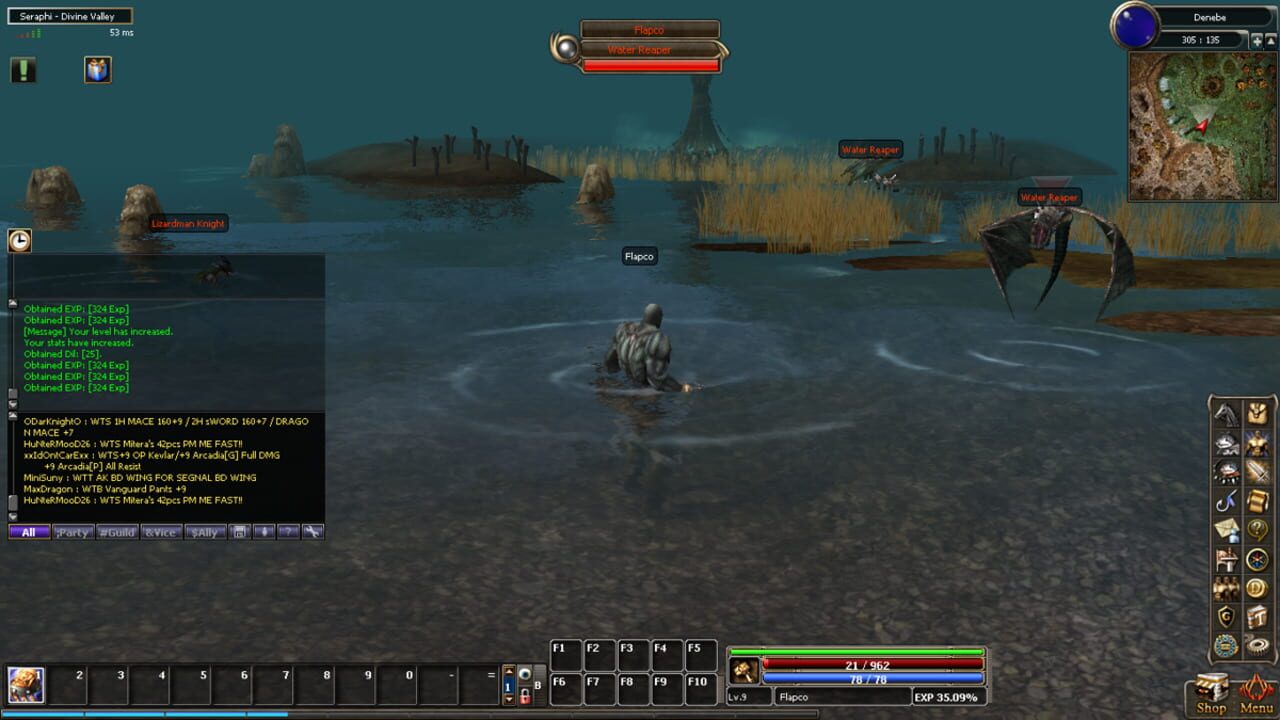The width and height of the screenshot is (1280, 720).
Task: Toggle the padlock to lock the hotbar
Action: [525, 696]
